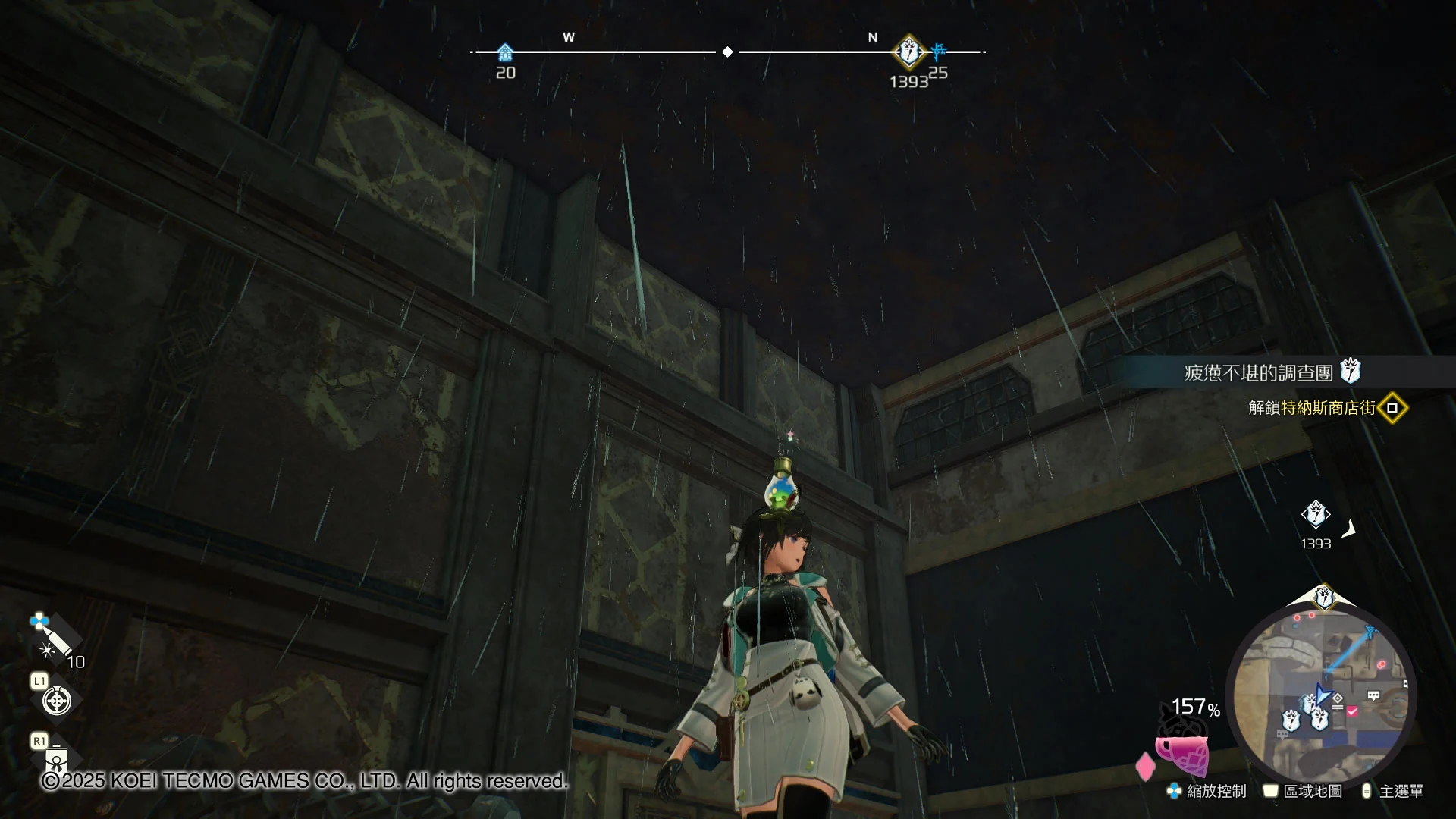Open the ribbon pouch item slot
The height and width of the screenshot is (819, 1456).
click(57, 757)
